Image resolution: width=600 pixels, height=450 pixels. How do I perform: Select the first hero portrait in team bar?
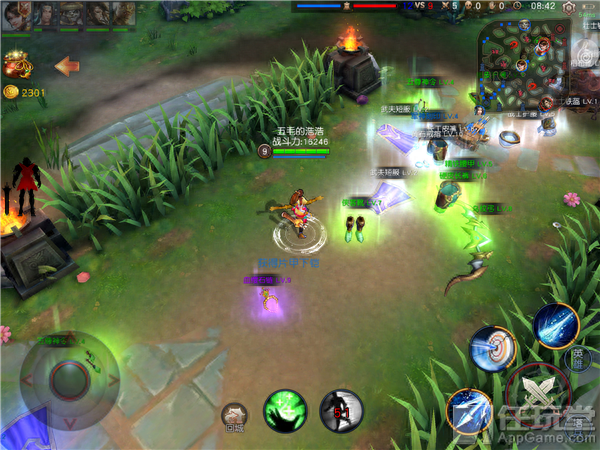click(18, 13)
